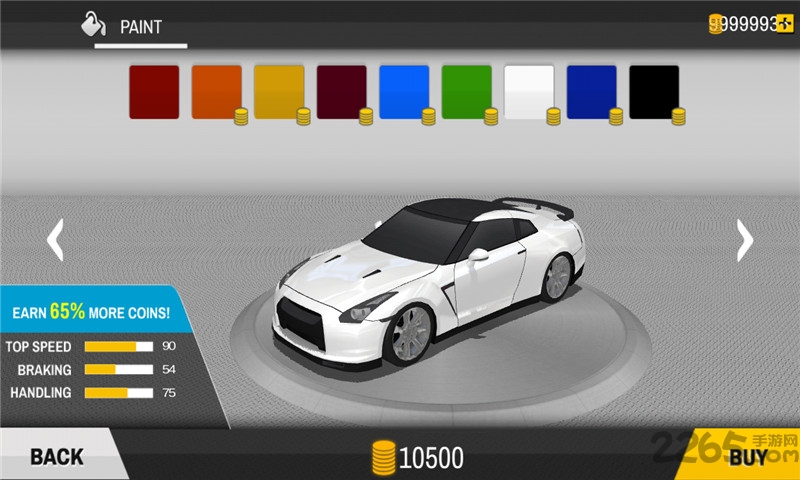
Task: Add more coins with the plus button
Action: (x=786, y=24)
